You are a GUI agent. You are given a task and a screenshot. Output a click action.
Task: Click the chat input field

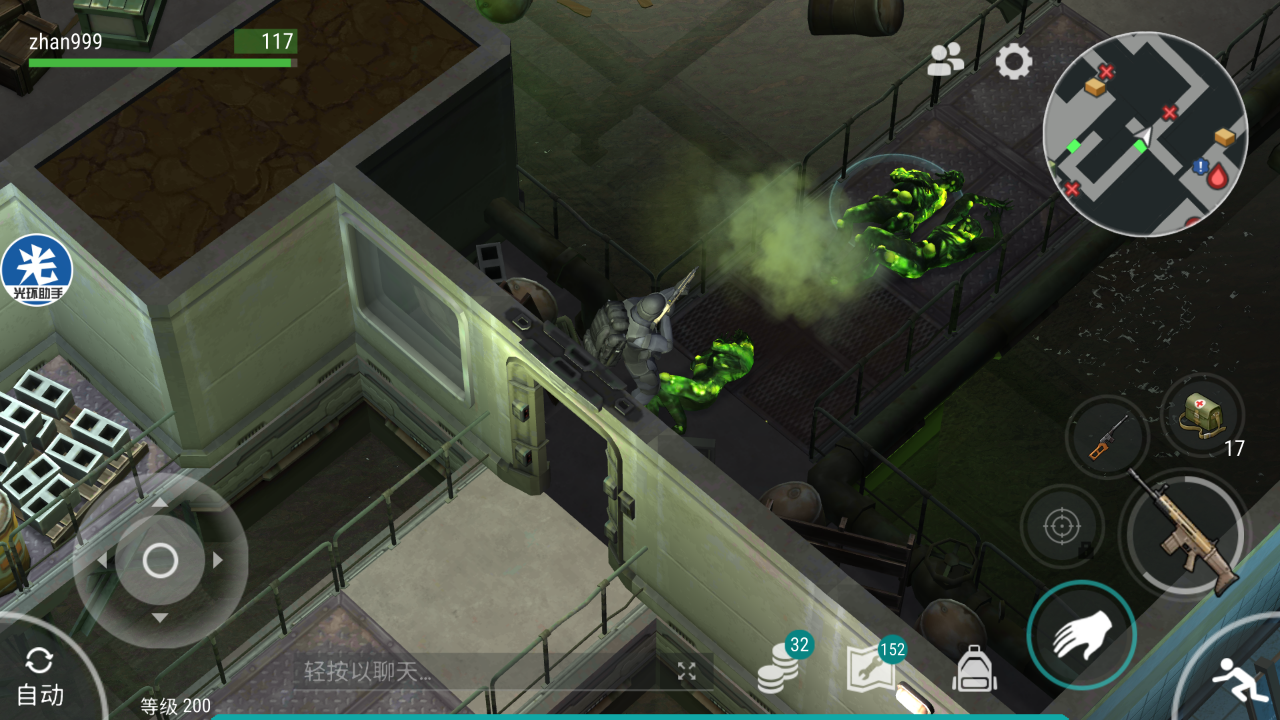(480, 671)
